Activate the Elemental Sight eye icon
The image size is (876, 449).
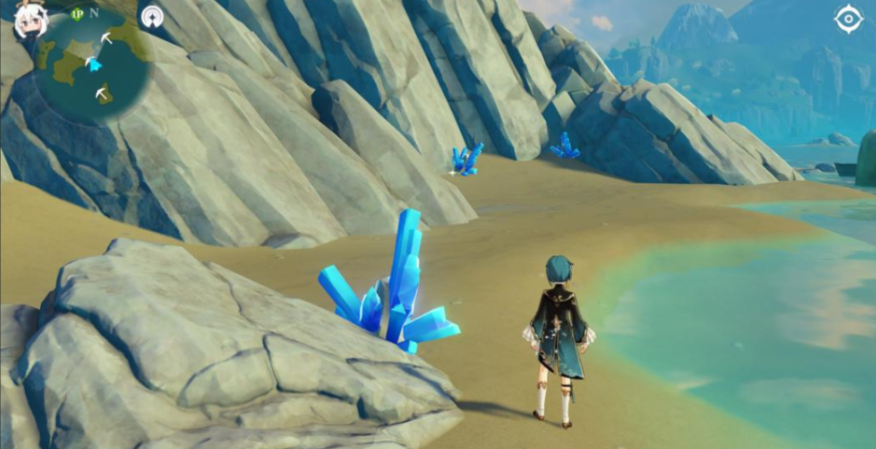[848, 20]
